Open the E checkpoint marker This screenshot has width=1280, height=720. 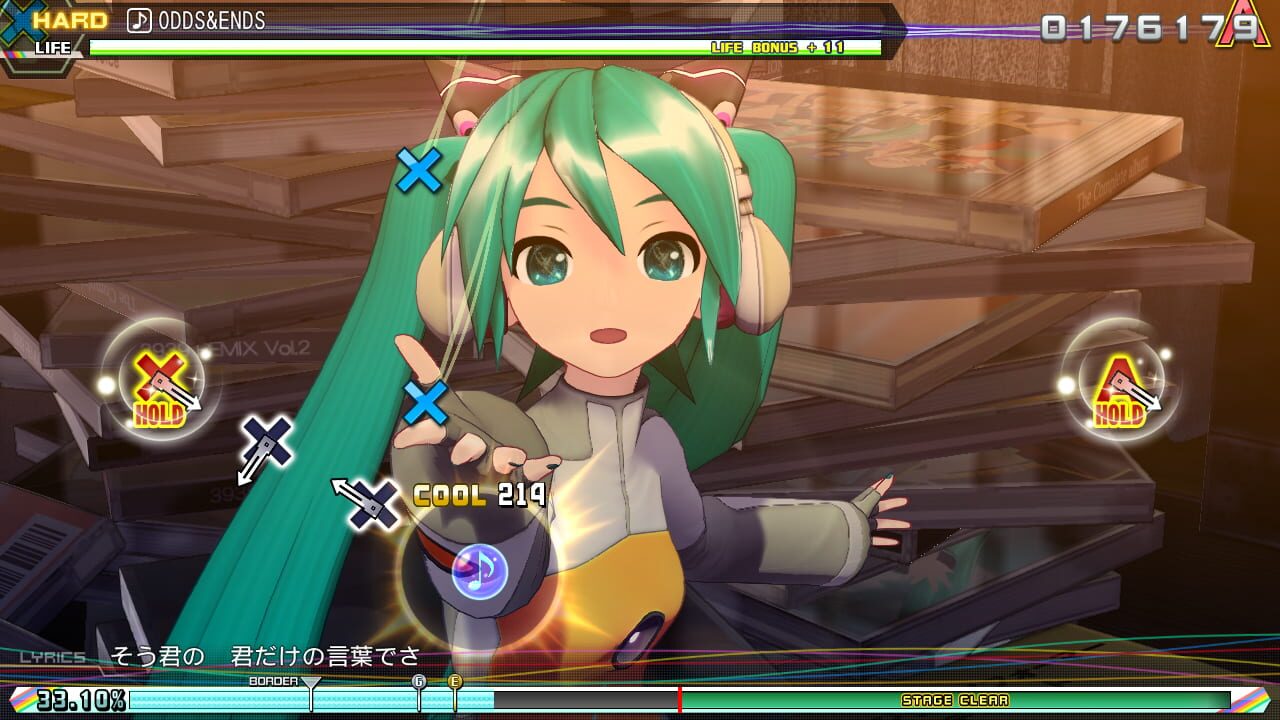[x=455, y=681]
